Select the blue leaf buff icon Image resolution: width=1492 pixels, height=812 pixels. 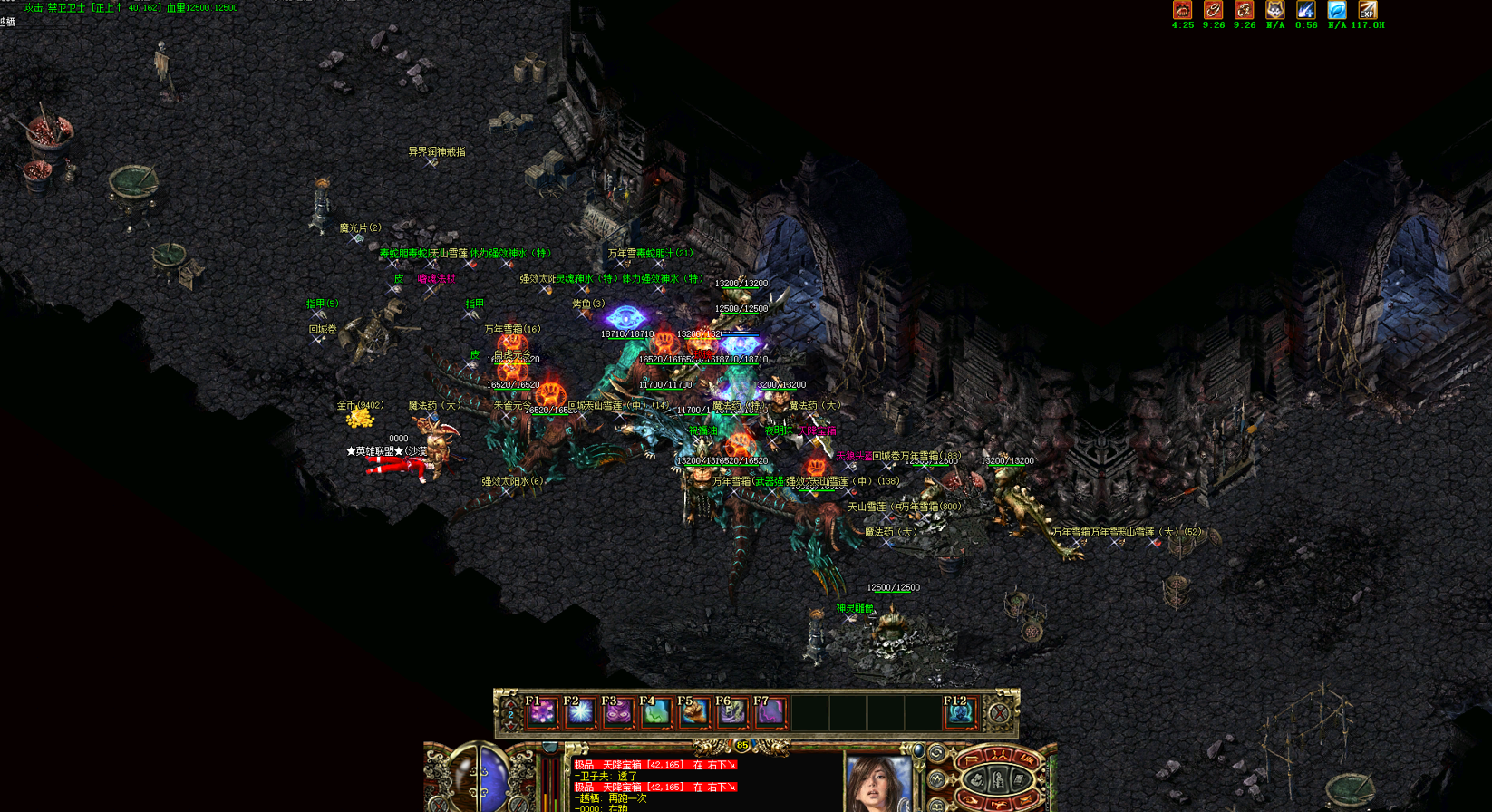1337,10
